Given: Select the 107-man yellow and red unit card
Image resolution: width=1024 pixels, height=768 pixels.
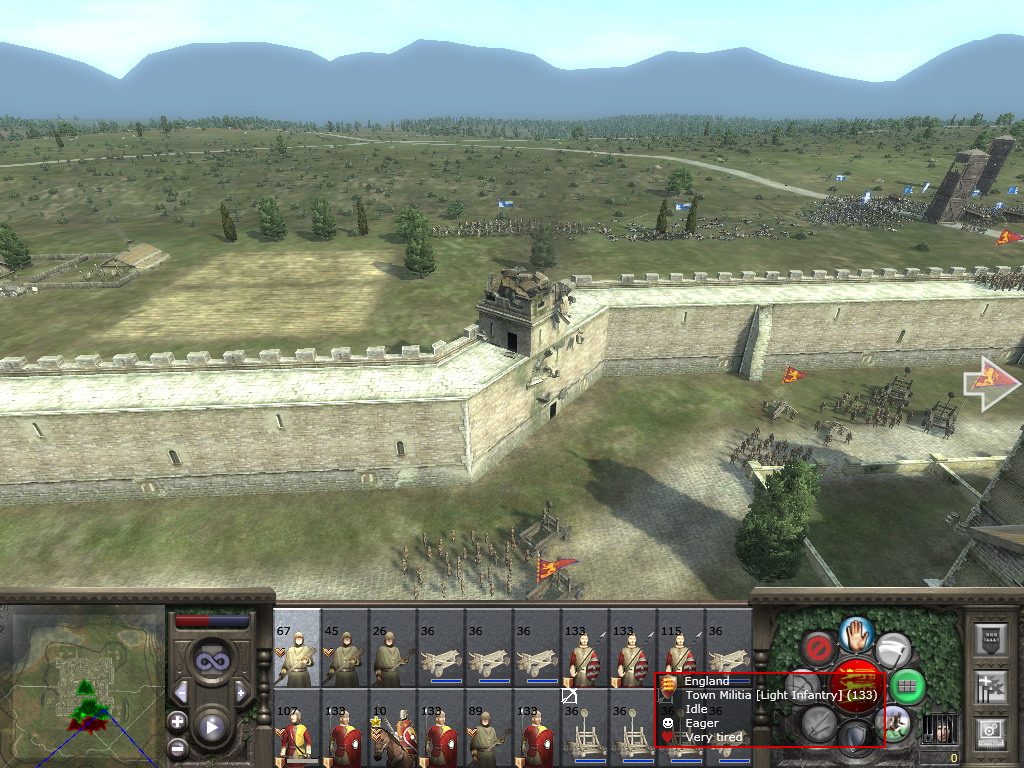Looking at the screenshot, I should coord(297,727).
